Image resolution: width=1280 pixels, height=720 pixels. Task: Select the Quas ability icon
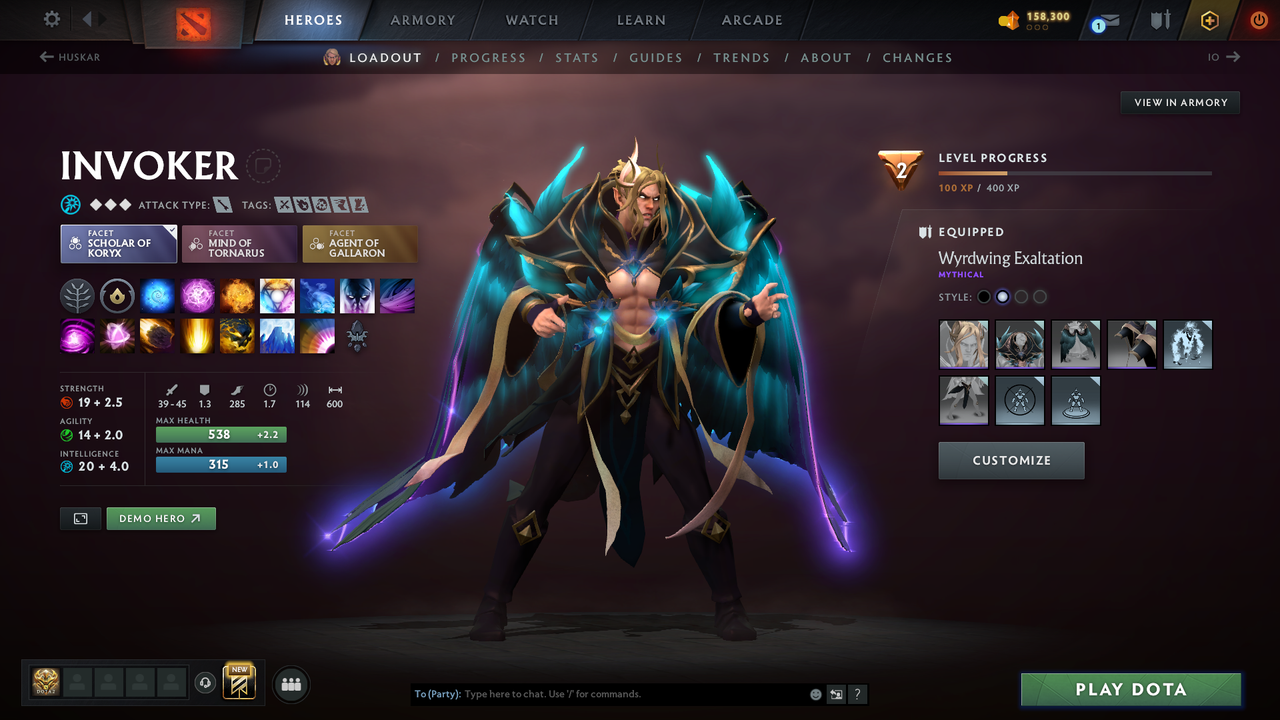coord(157,295)
